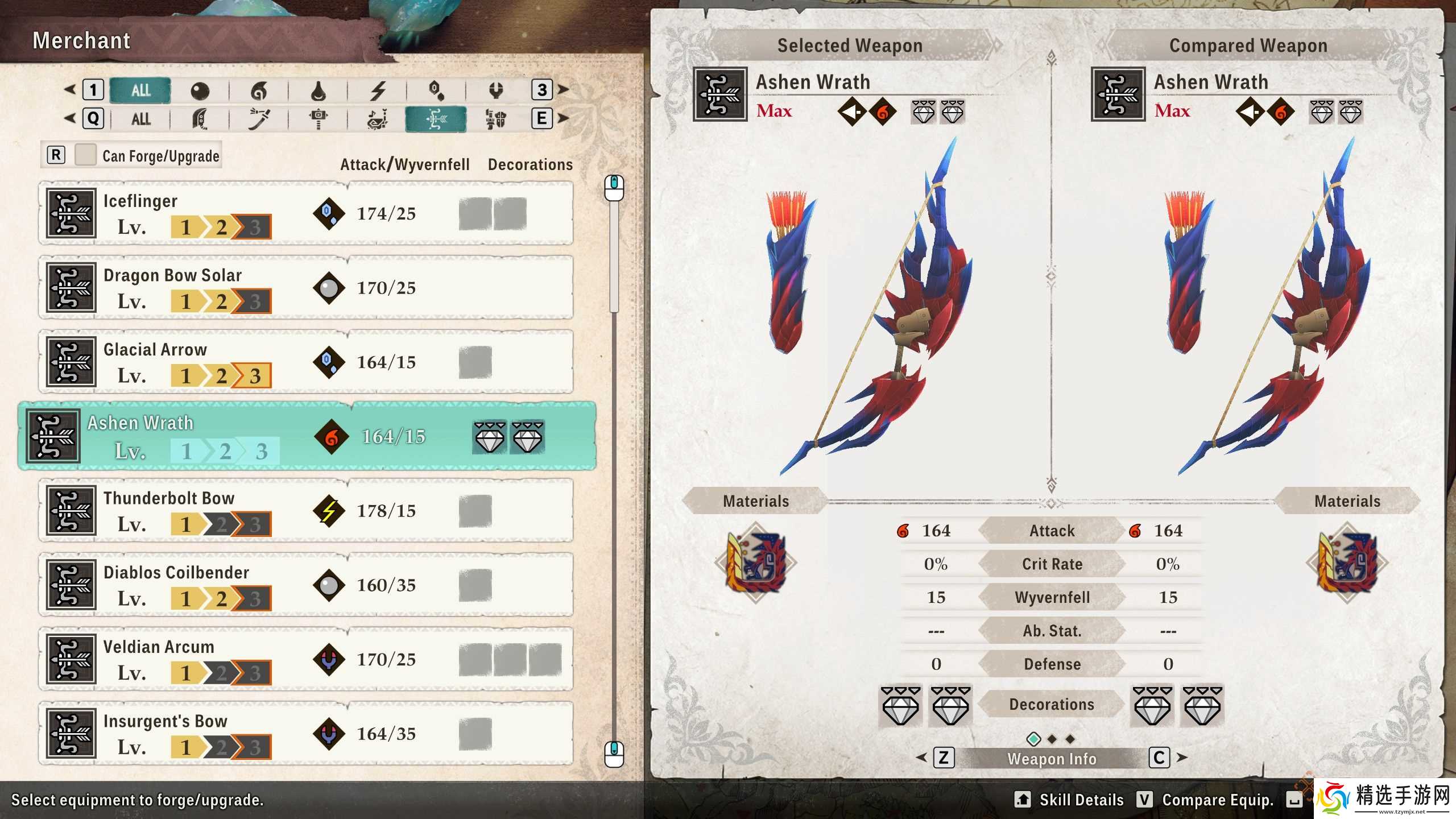Select the hammer weapon type filter

(318, 119)
